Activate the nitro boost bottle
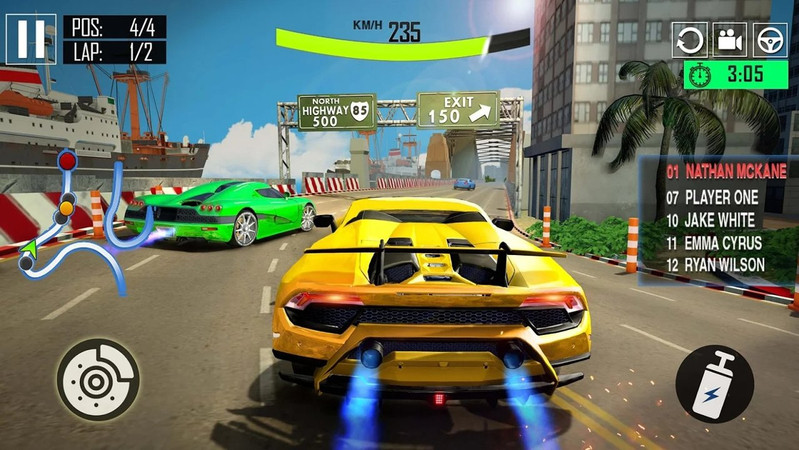799x450 pixels. coord(715,384)
